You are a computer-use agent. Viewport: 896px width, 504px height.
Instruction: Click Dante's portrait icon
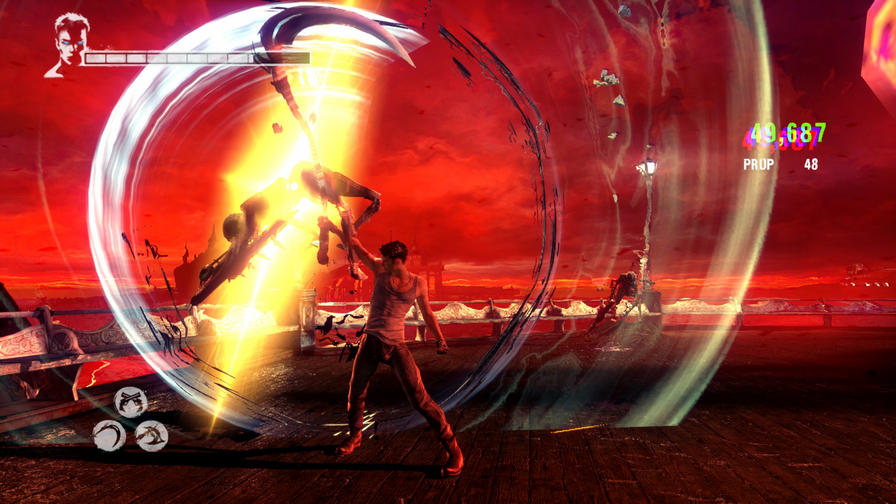68,43
